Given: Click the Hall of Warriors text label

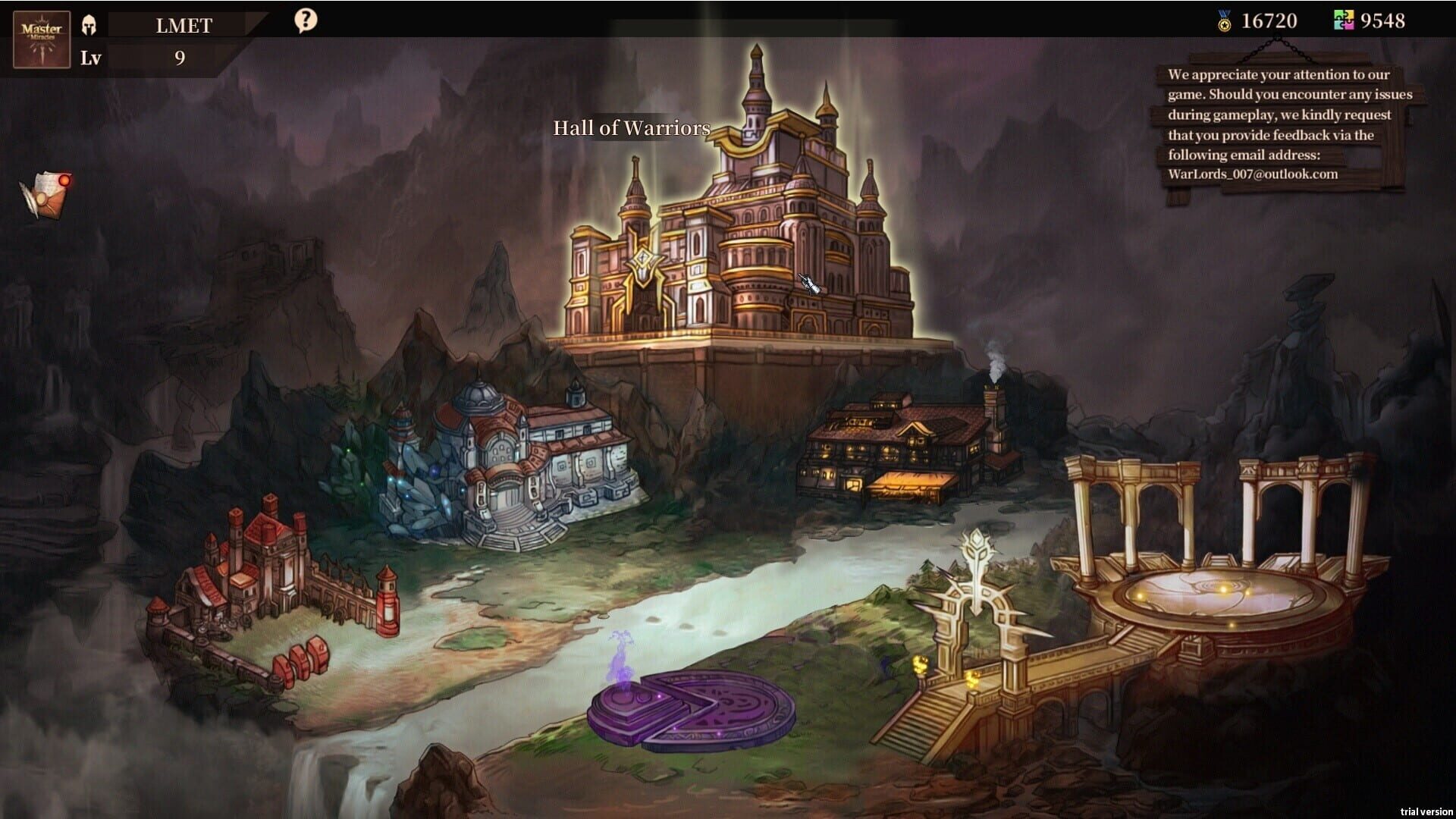Looking at the screenshot, I should 631,129.
